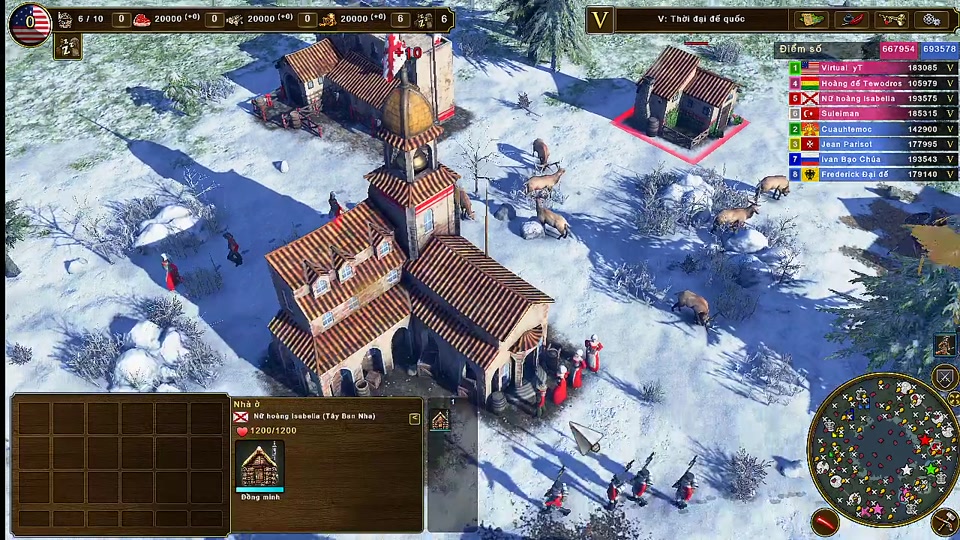Image resolution: width=960 pixels, height=540 pixels.
Task: Click the house portrait in selection panel
Action: click(260, 464)
